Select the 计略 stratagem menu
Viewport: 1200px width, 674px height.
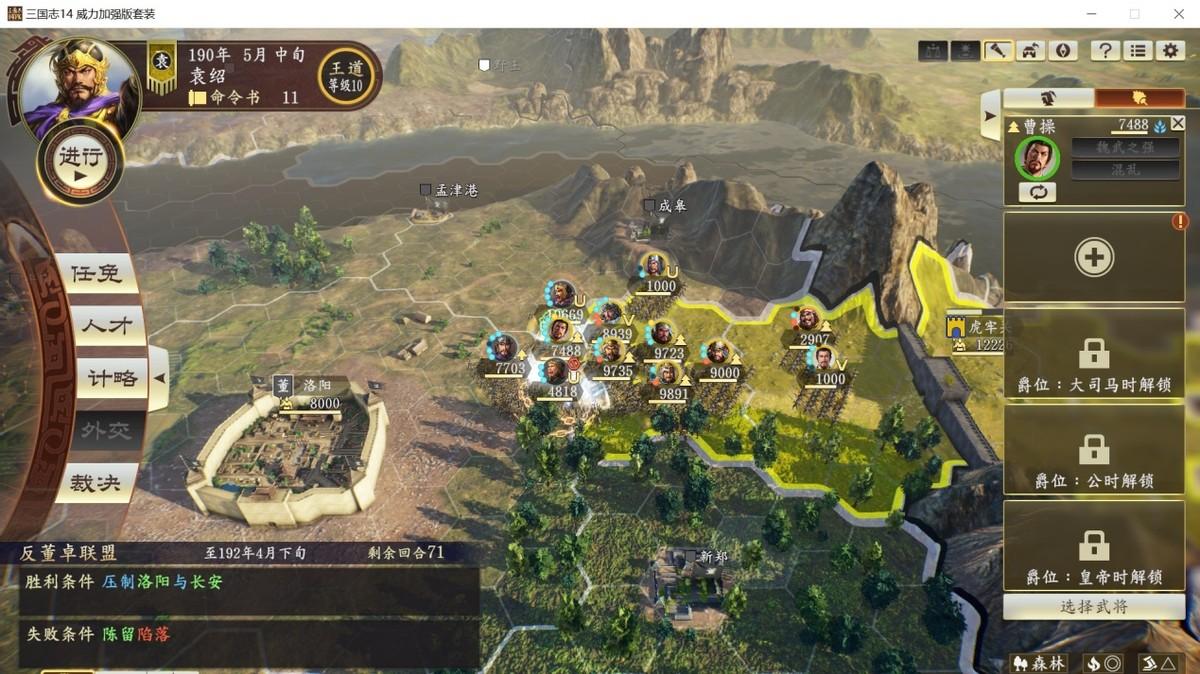110,379
